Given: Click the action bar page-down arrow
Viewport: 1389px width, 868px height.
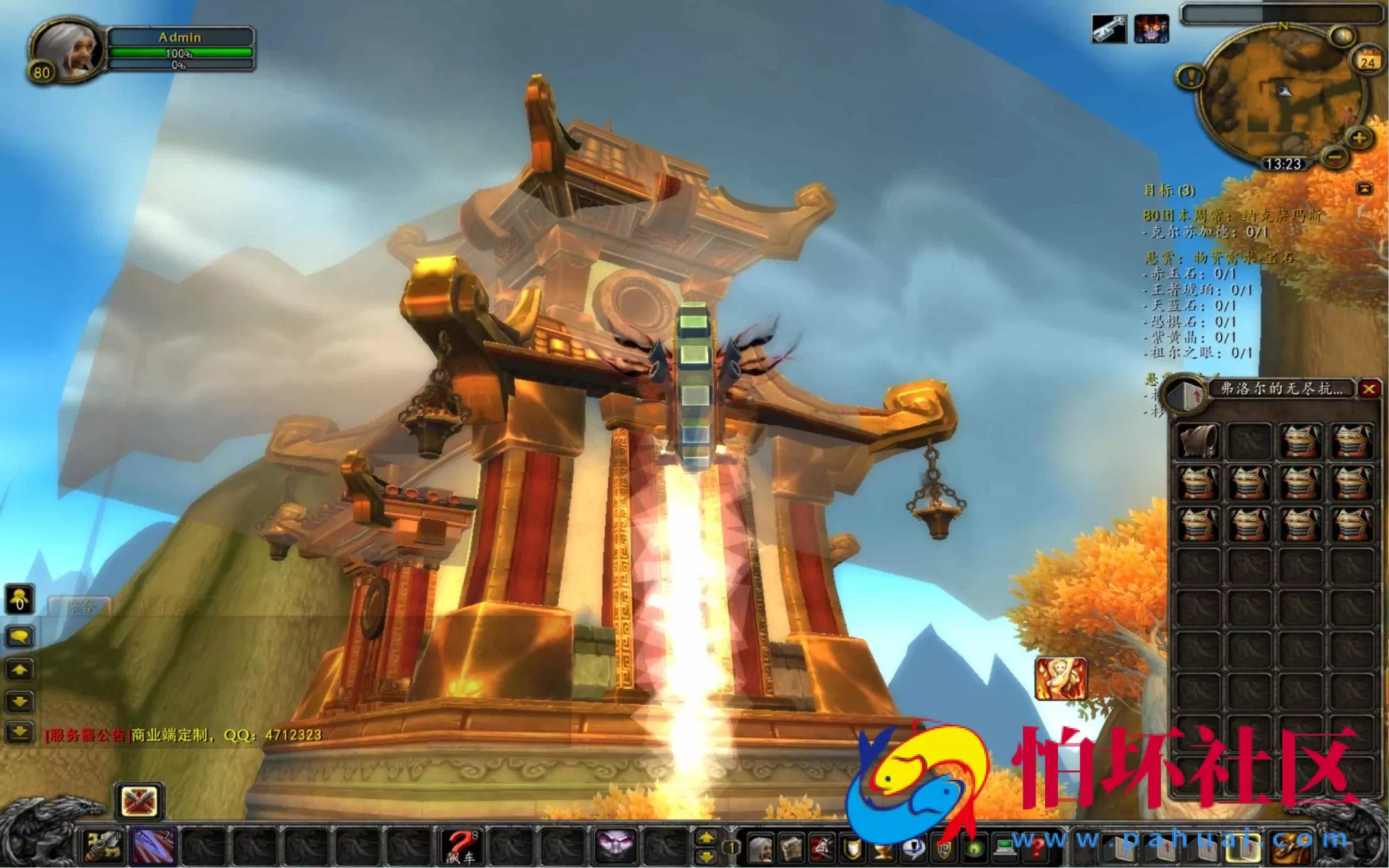Looking at the screenshot, I should click(x=707, y=856).
